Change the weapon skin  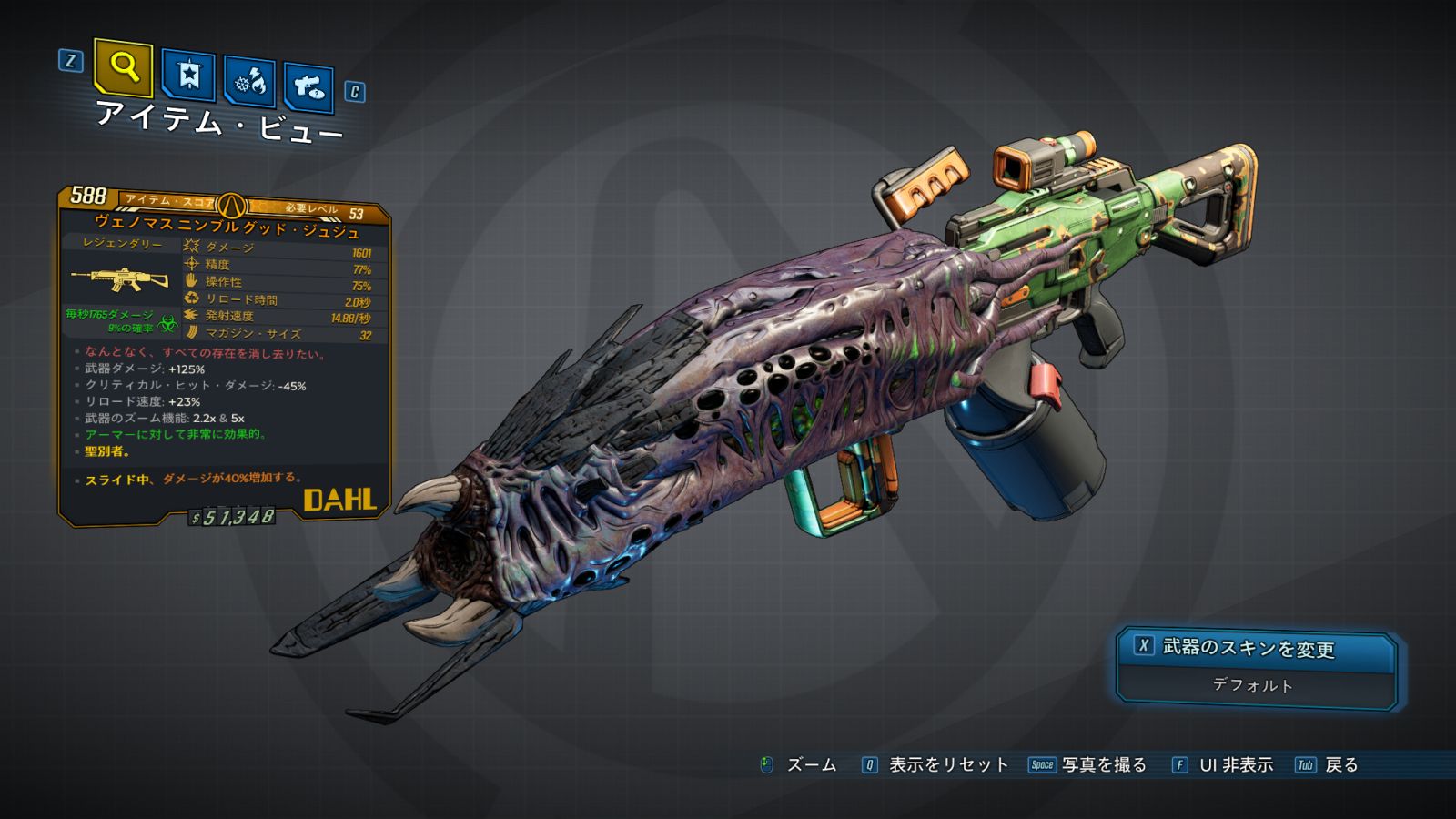coord(1257,649)
